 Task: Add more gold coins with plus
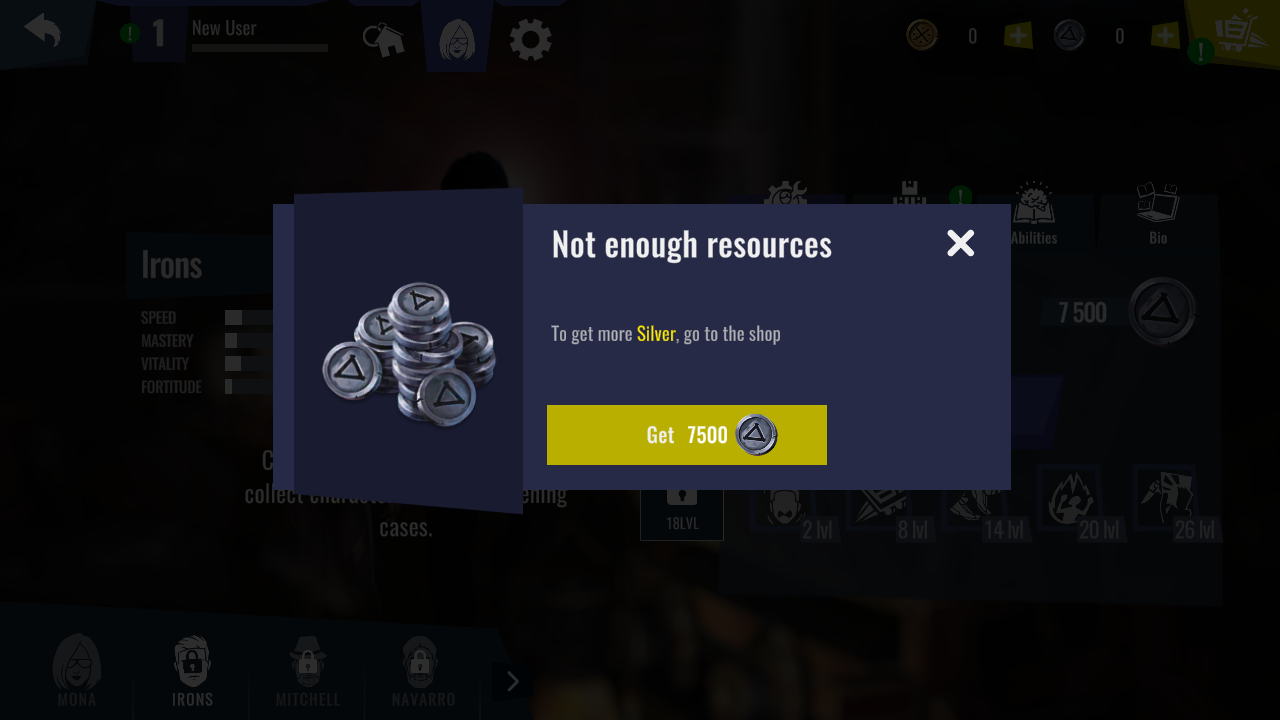click(1018, 36)
